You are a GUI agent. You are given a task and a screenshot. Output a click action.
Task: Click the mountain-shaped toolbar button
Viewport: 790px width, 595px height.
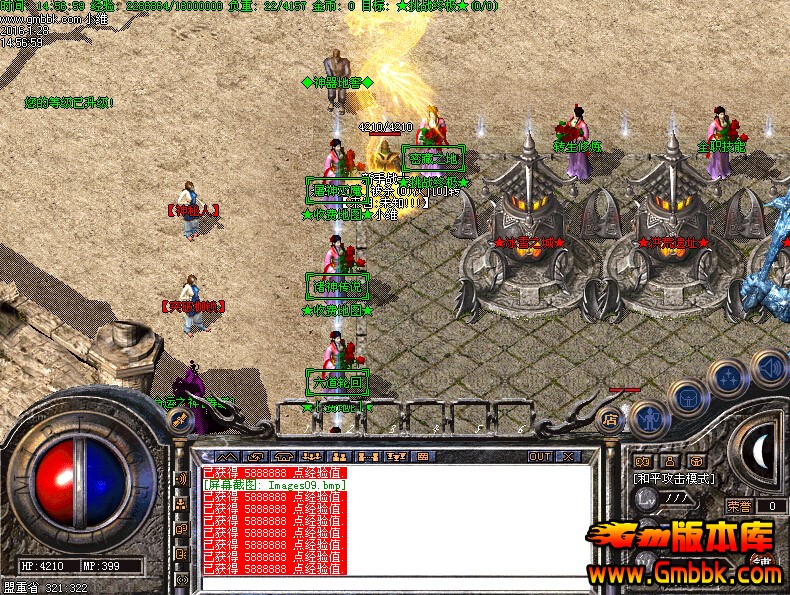click(x=228, y=457)
